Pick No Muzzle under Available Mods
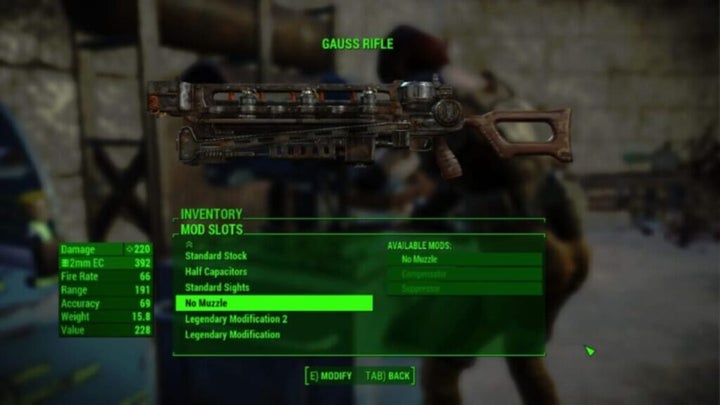 (465, 259)
